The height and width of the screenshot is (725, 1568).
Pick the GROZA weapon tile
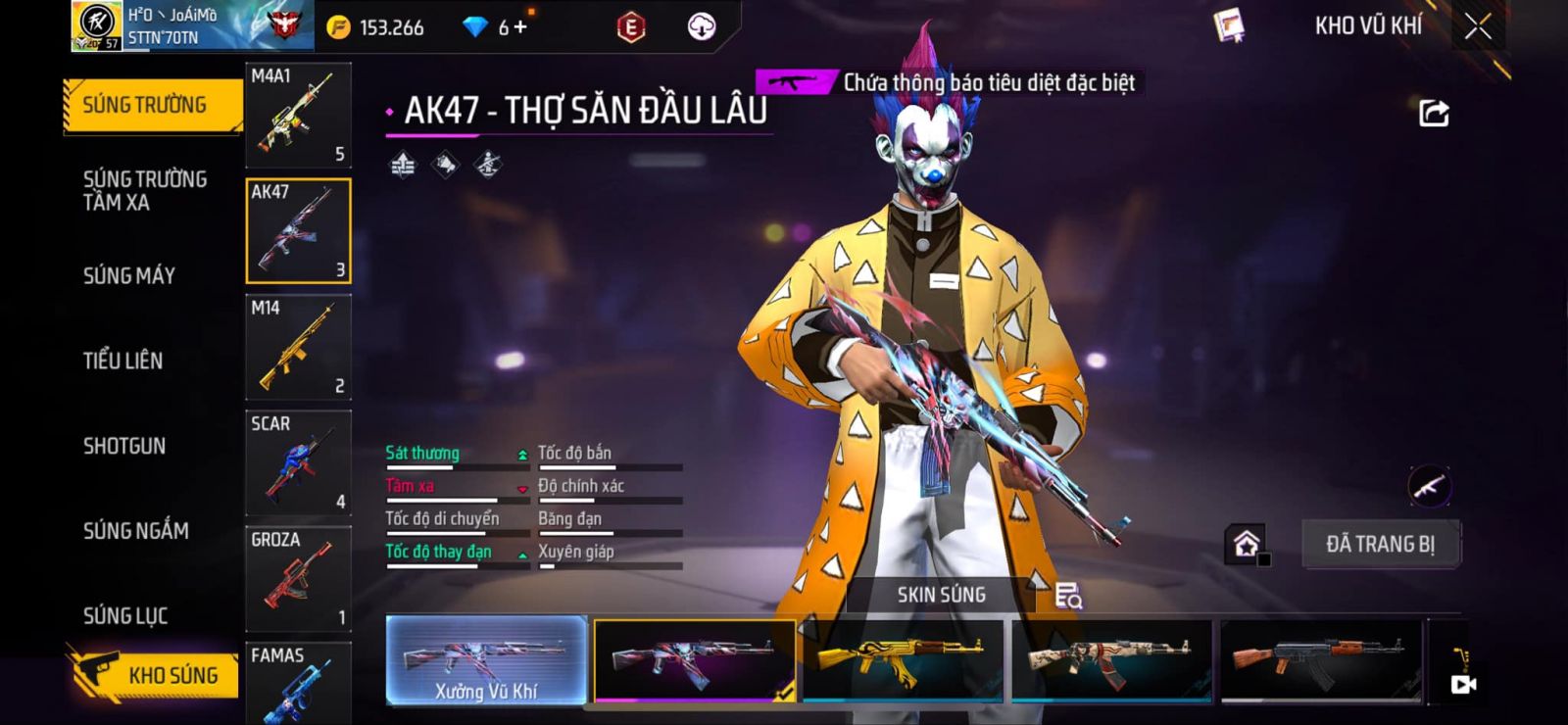click(298, 579)
